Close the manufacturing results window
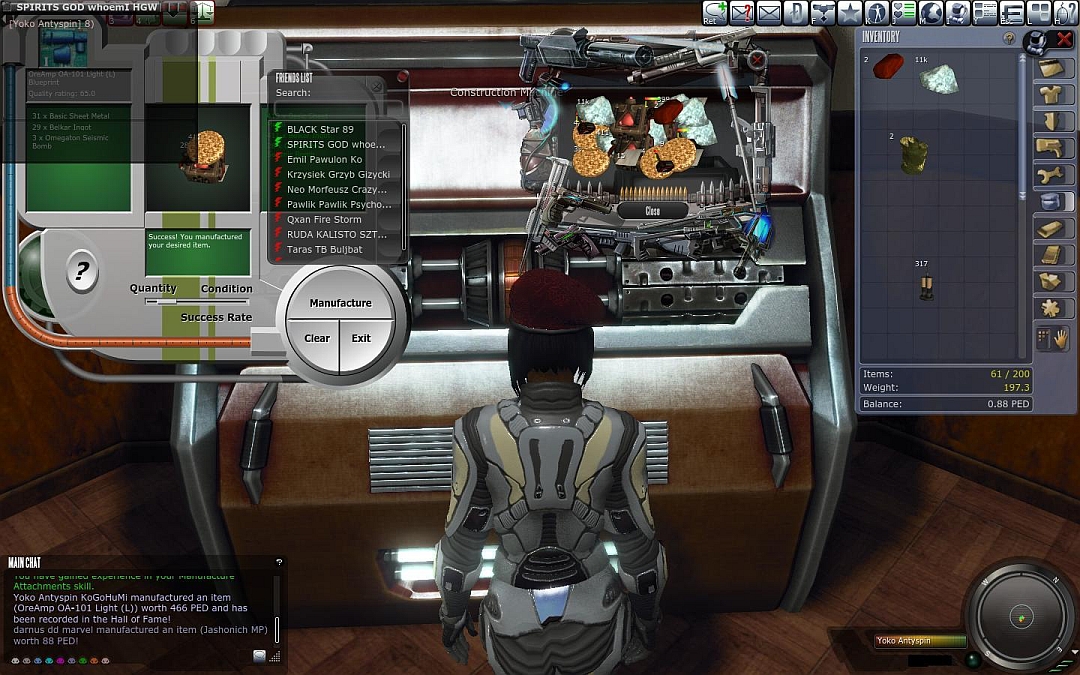 point(652,211)
